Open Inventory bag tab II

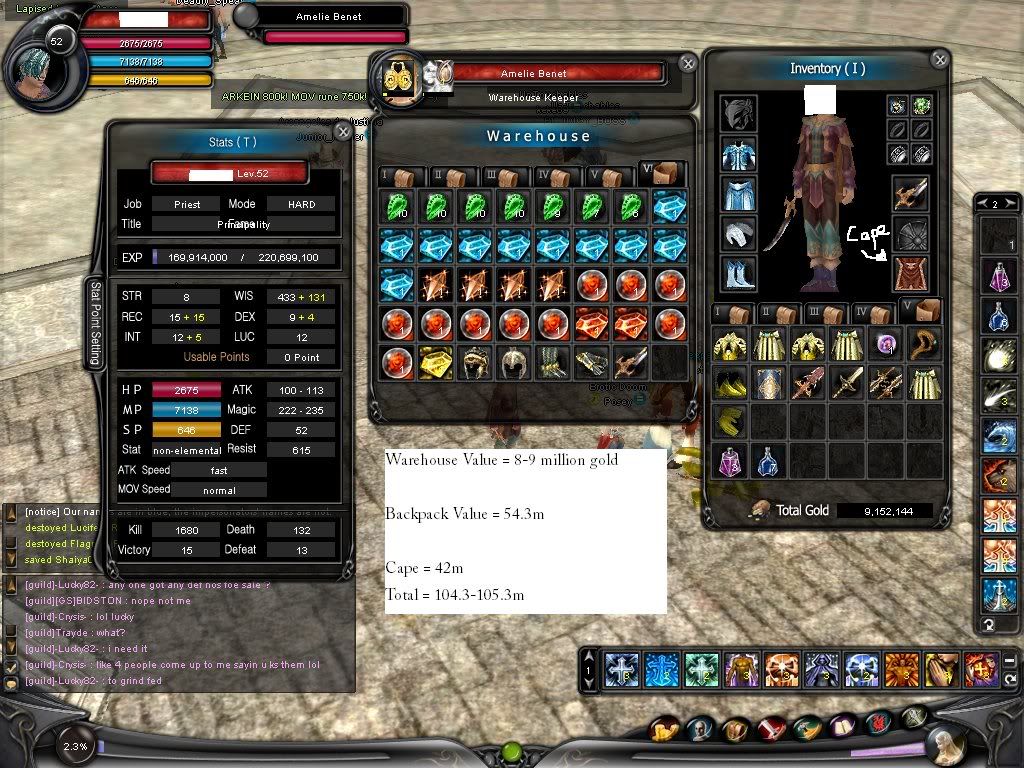point(778,312)
